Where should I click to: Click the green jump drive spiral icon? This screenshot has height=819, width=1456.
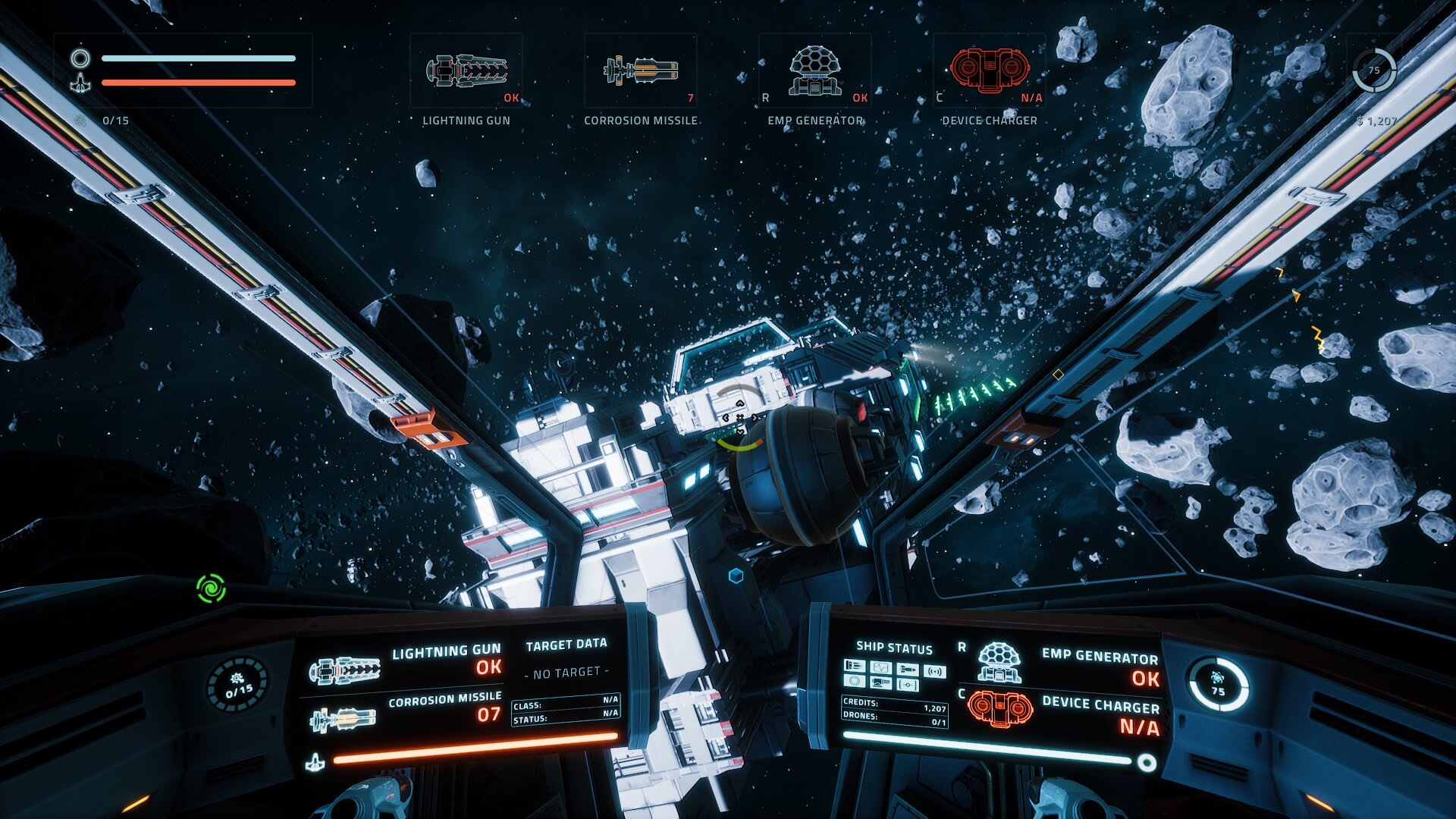211,588
